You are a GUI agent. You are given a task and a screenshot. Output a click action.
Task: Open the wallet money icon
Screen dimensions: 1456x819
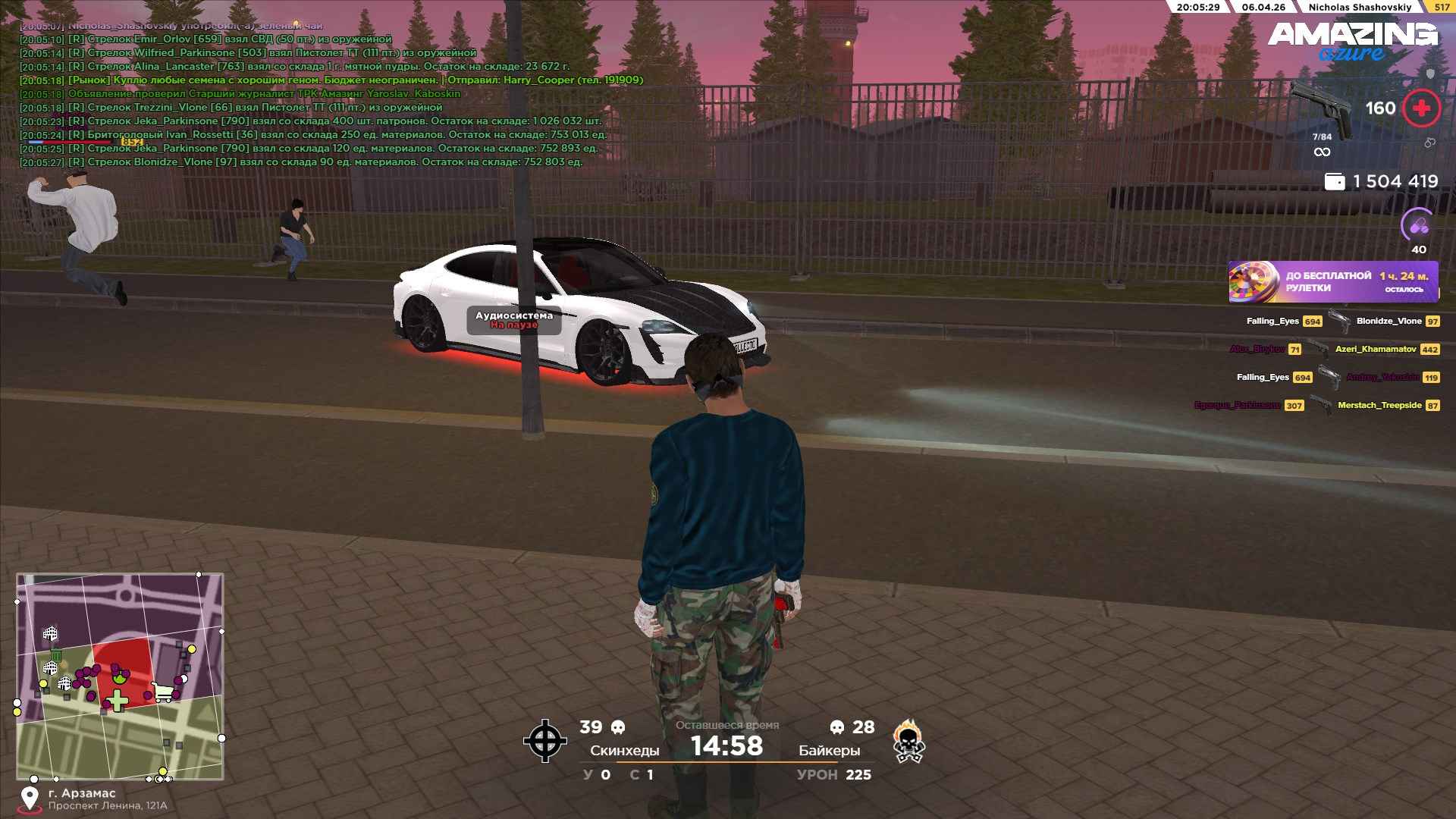1334,182
